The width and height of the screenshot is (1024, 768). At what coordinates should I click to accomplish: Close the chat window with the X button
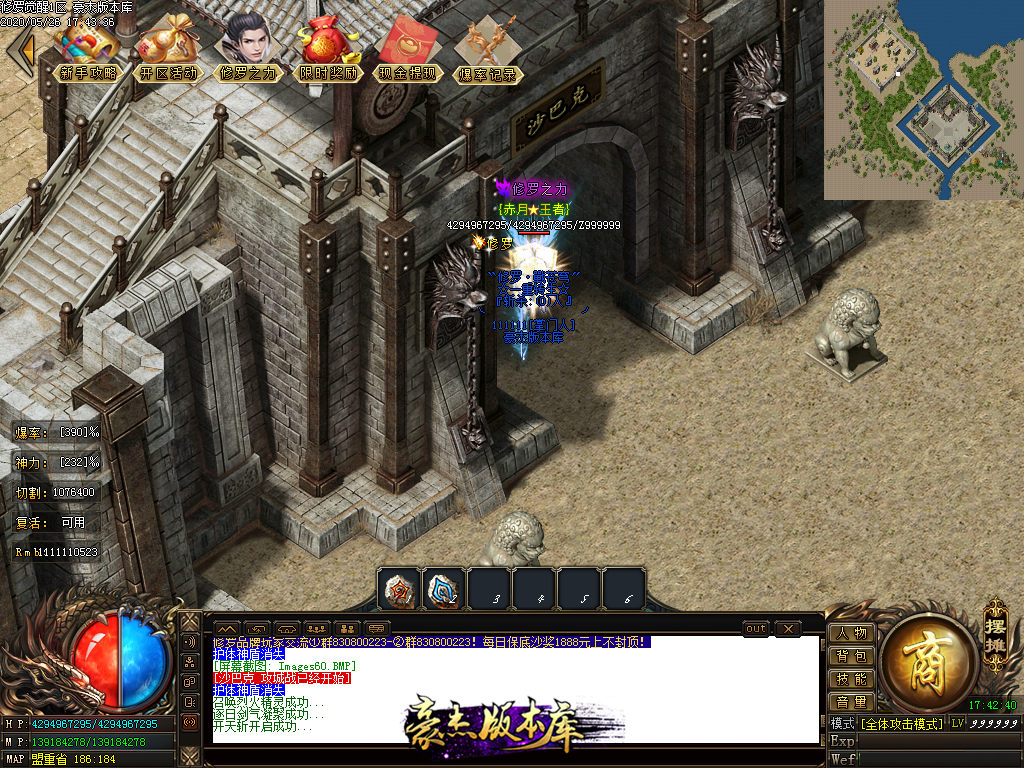tap(788, 629)
